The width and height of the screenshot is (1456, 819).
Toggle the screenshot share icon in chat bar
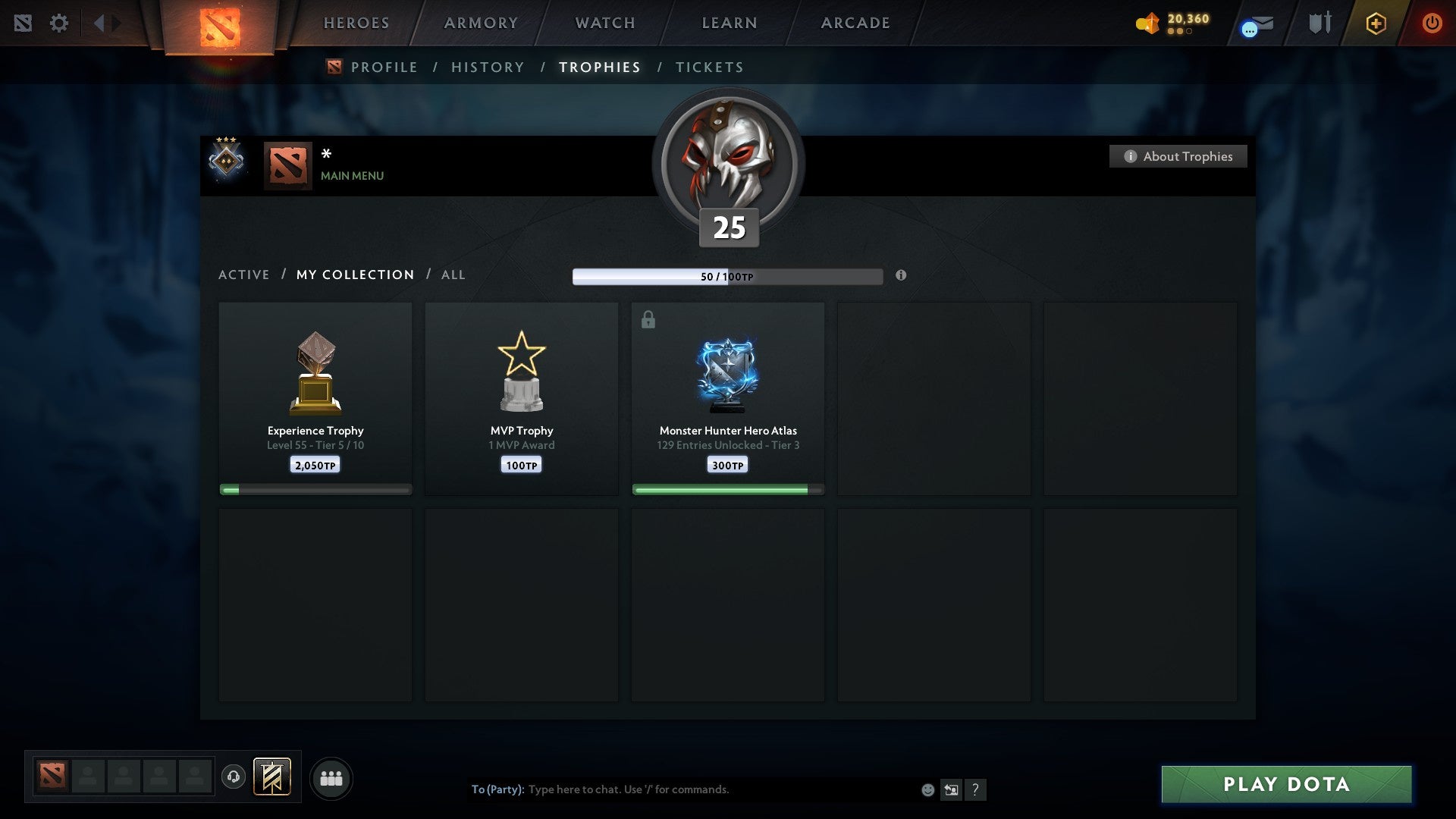pos(952,789)
